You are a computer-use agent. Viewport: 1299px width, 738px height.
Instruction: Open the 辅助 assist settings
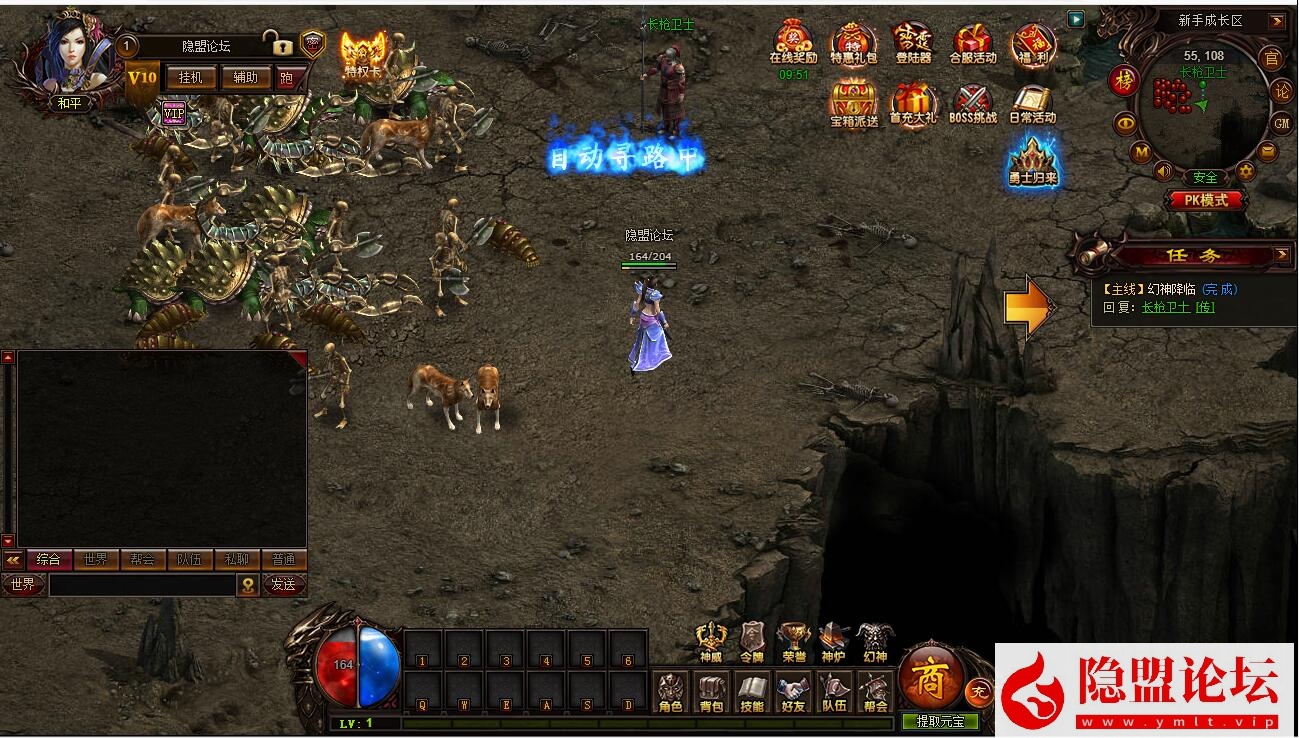(245, 78)
